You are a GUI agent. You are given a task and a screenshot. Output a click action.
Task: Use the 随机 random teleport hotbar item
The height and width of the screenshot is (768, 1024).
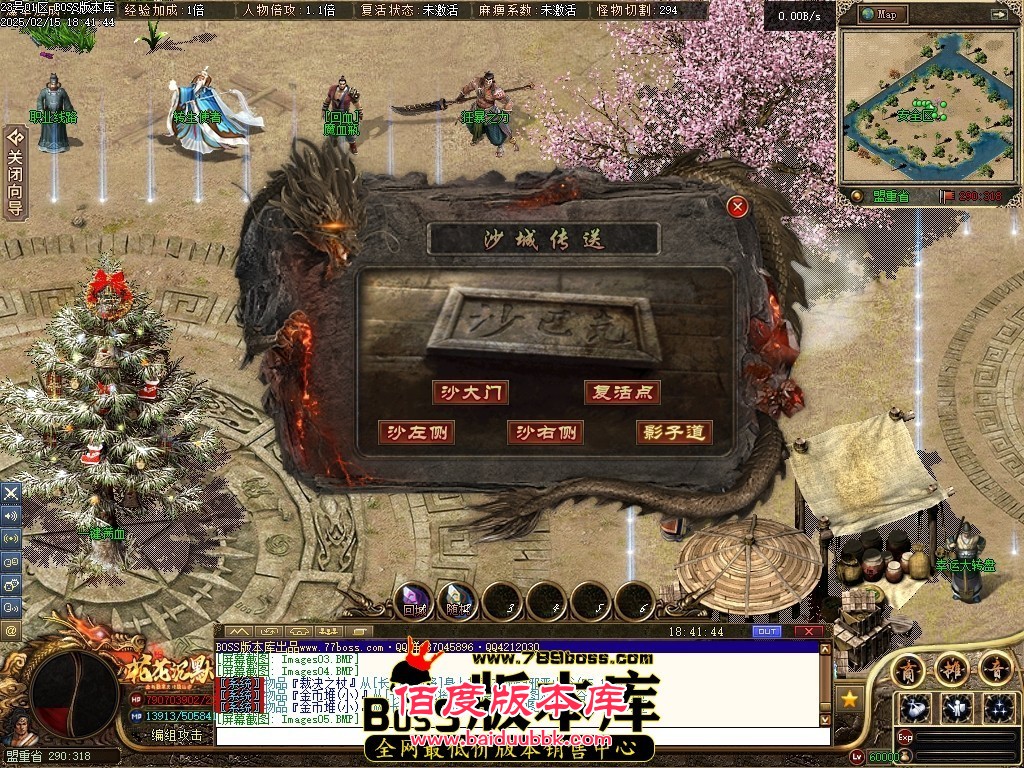[x=458, y=601]
